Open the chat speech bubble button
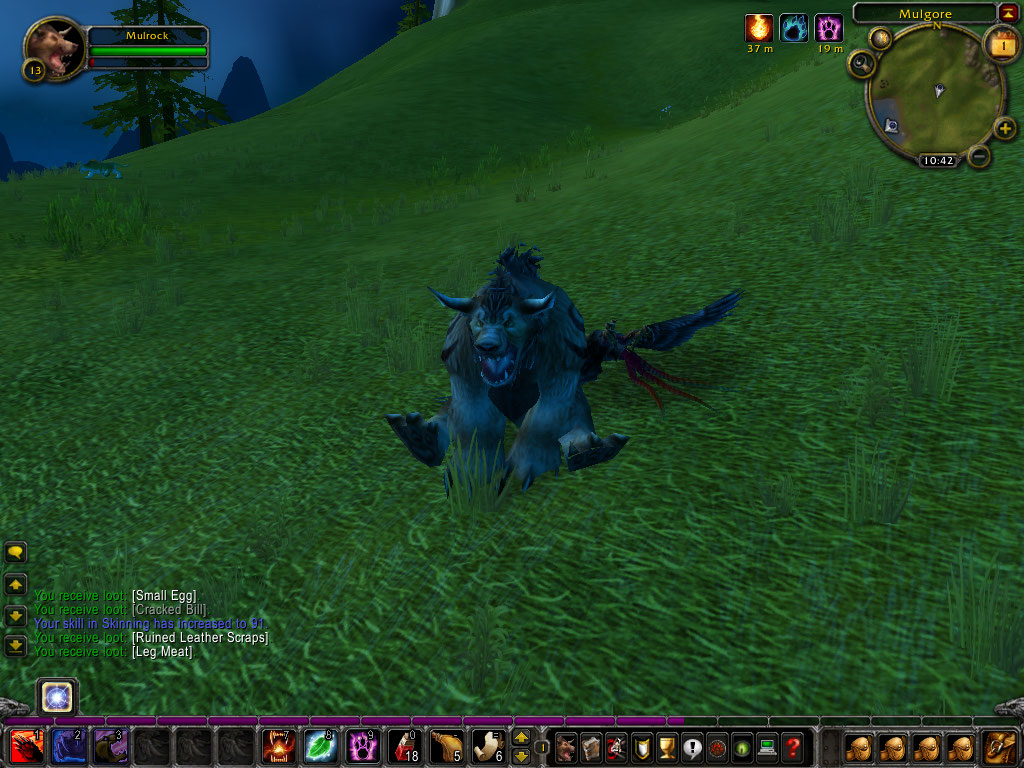 15,552
